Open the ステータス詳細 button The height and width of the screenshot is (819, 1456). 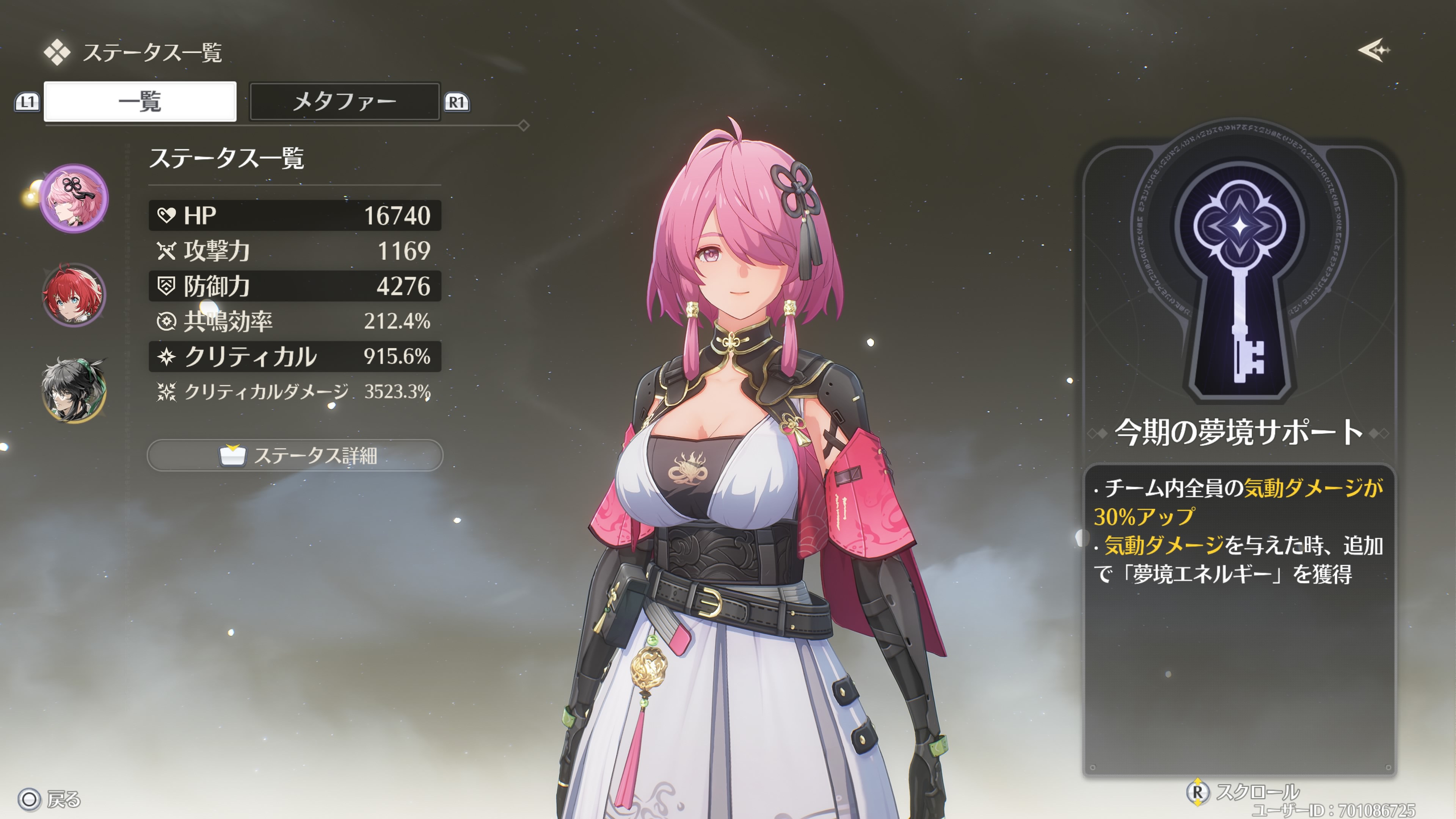(295, 455)
